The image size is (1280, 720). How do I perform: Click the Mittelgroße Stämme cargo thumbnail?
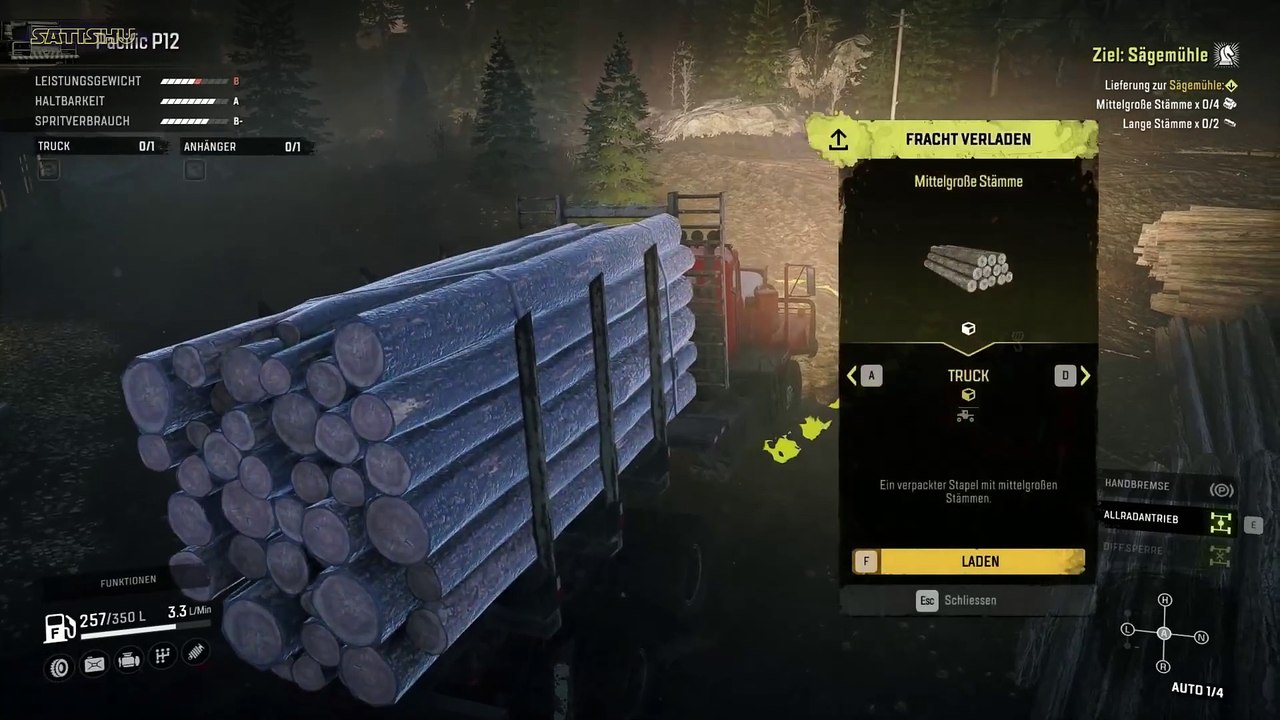coord(967,267)
